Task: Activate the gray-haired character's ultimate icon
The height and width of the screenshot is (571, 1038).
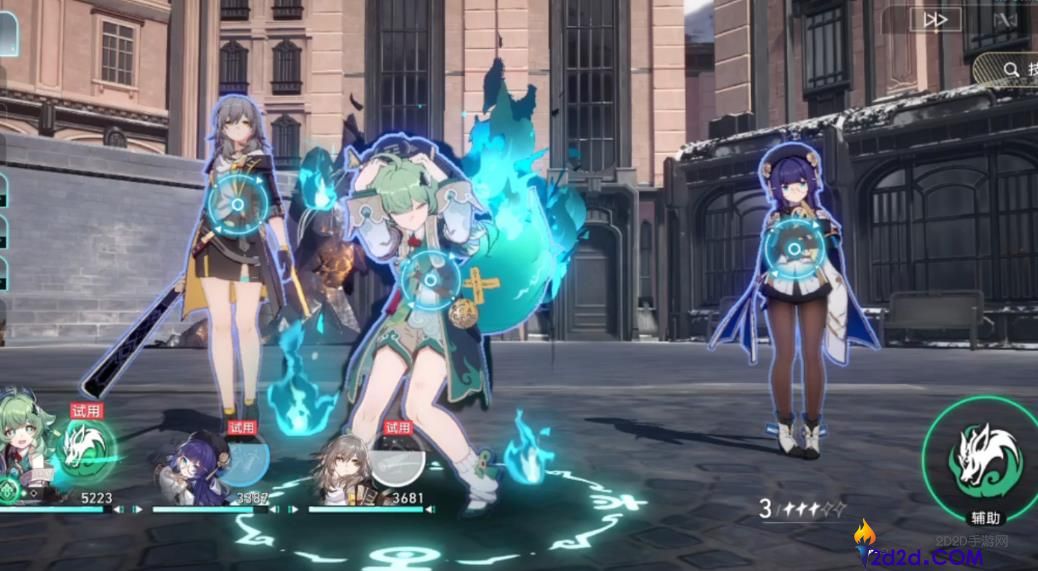Action: (x=396, y=460)
